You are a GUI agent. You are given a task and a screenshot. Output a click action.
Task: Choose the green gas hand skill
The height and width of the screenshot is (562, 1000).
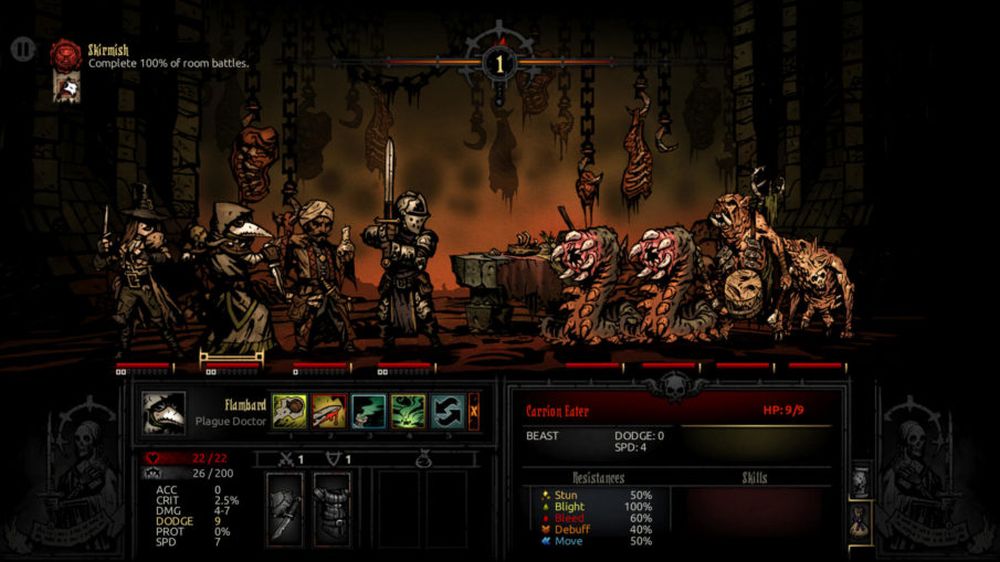[368, 411]
